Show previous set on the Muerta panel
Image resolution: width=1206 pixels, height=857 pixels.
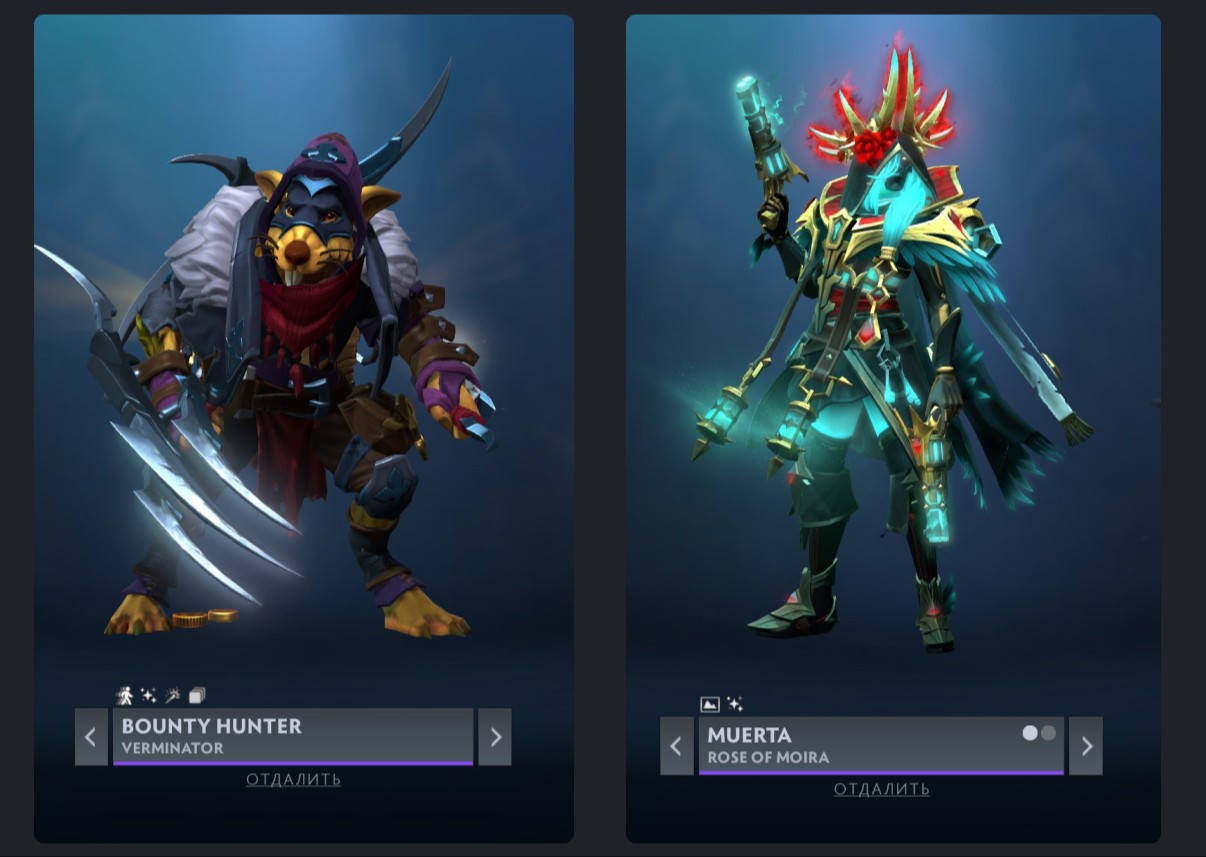[x=677, y=746]
